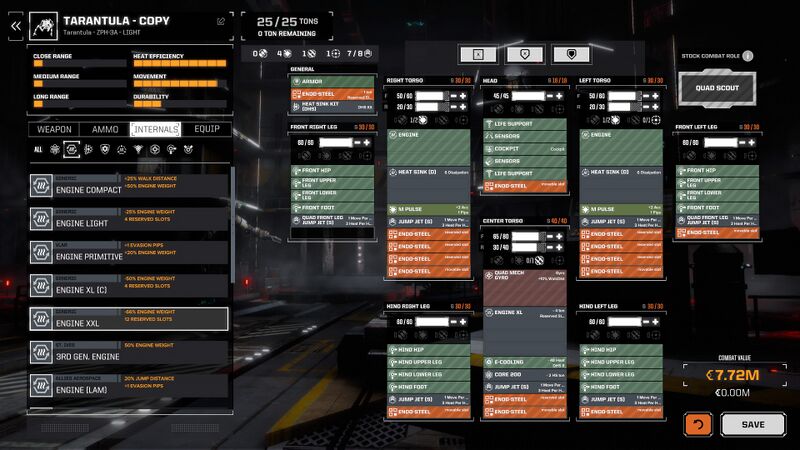The width and height of the screenshot is (800, 450).
Task: Rename the mech with the edit icon
Action: 221,20
